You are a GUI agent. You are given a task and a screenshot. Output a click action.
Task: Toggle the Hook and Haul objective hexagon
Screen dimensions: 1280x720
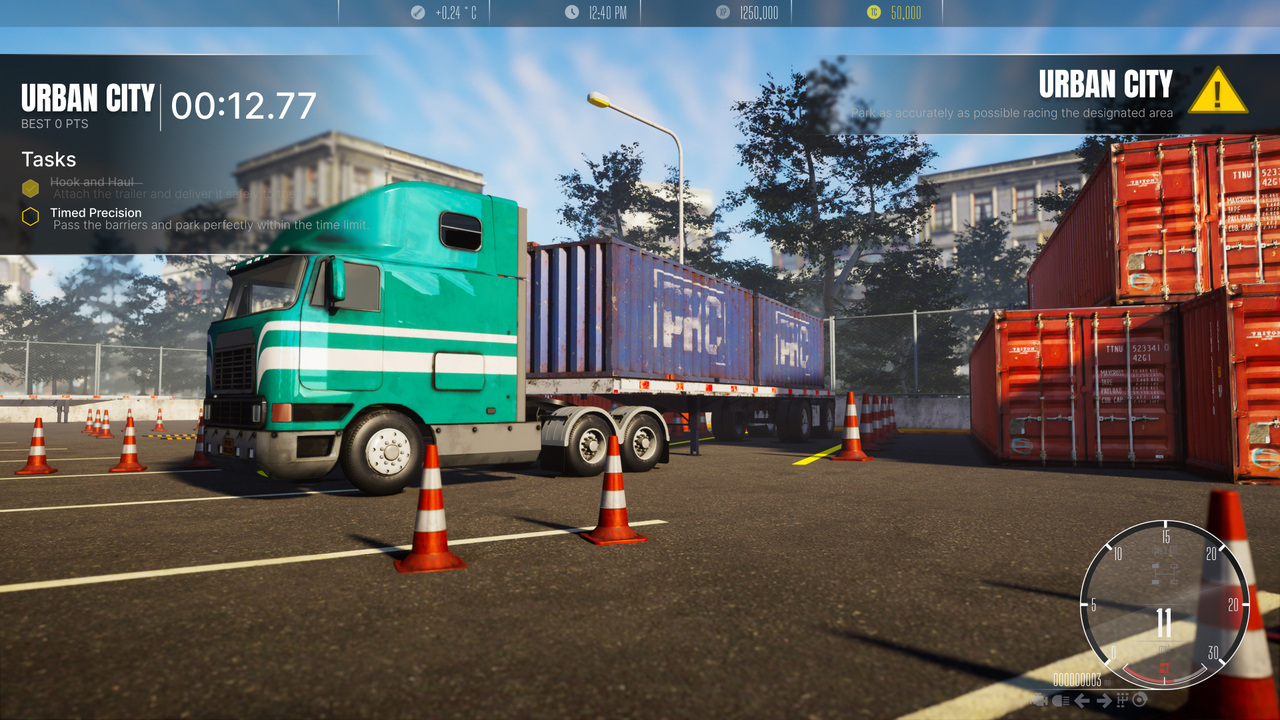pyautogui.click(x=30, y=187)
